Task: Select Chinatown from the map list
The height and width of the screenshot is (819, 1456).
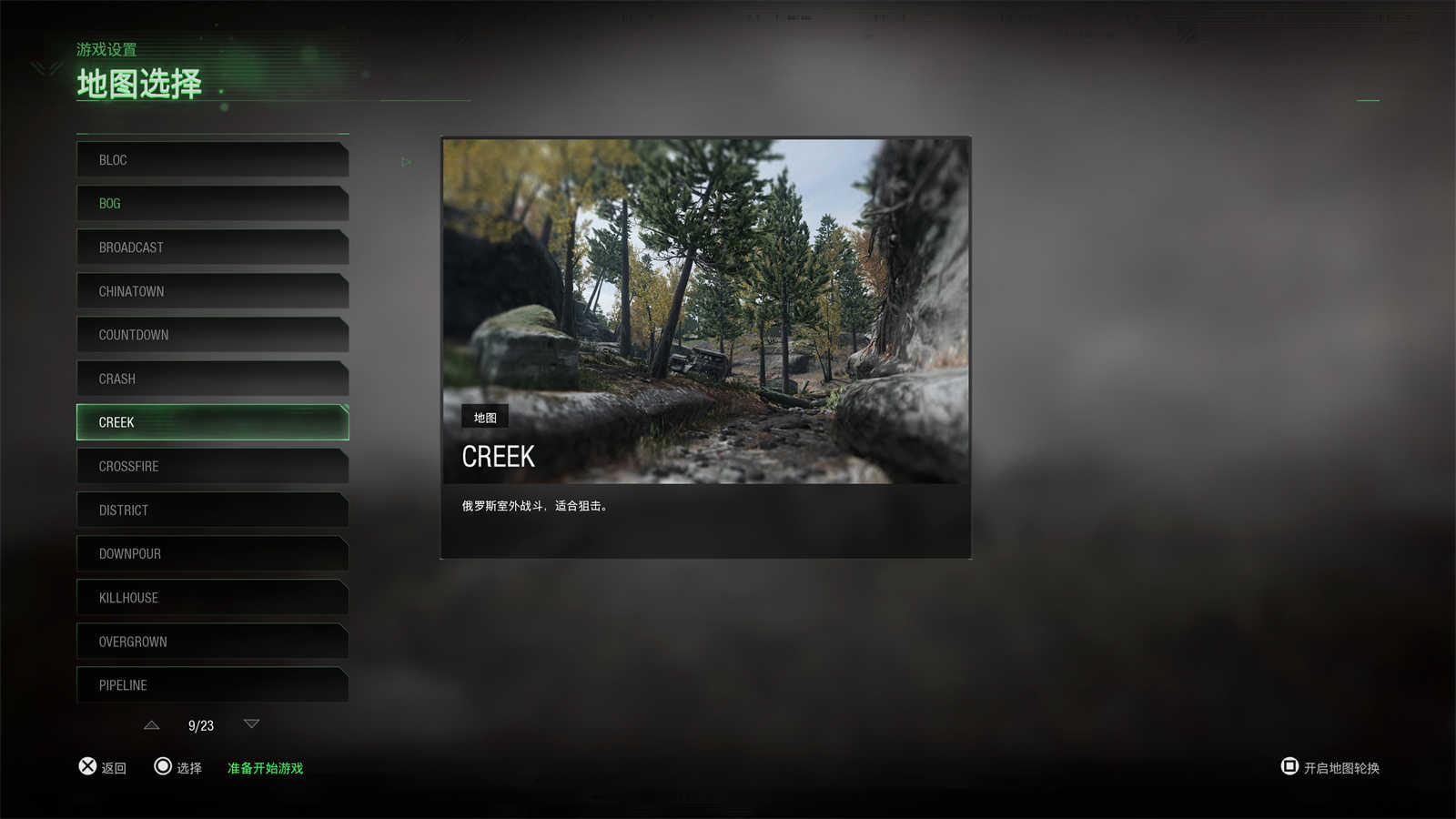Action: pyautogui.click(x=212, y=291)
